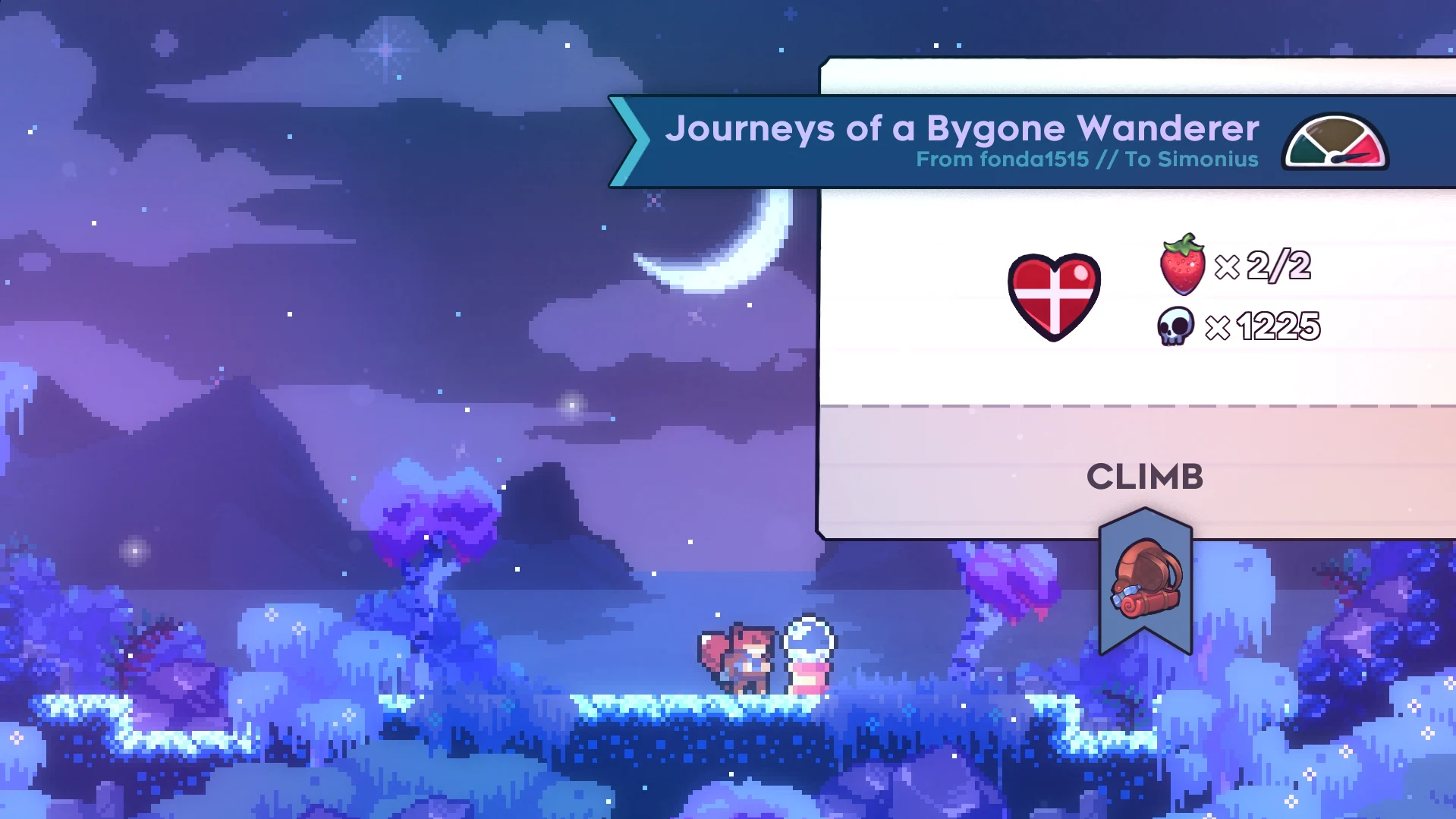Screen dimensions: 1456x819
Task: Open the Journeys of a Bygone Wanderer title
Action: coord(964,129)
